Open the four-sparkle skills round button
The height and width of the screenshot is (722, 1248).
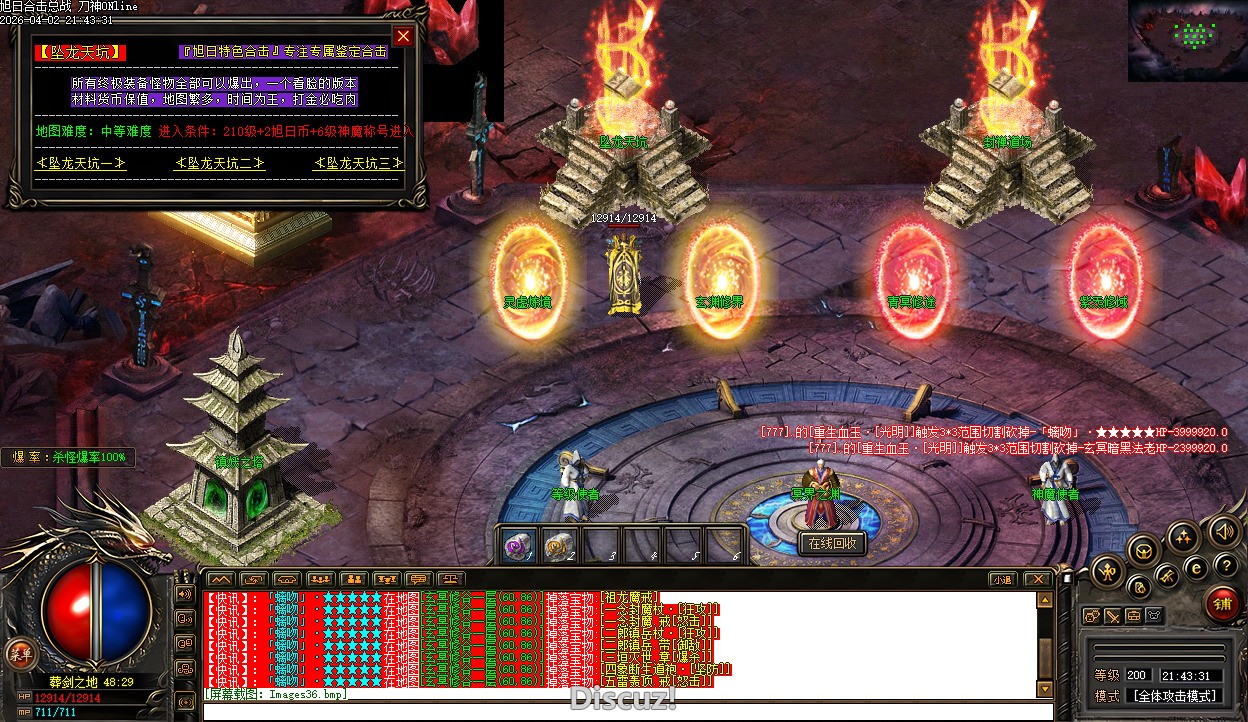[1183, 536]
